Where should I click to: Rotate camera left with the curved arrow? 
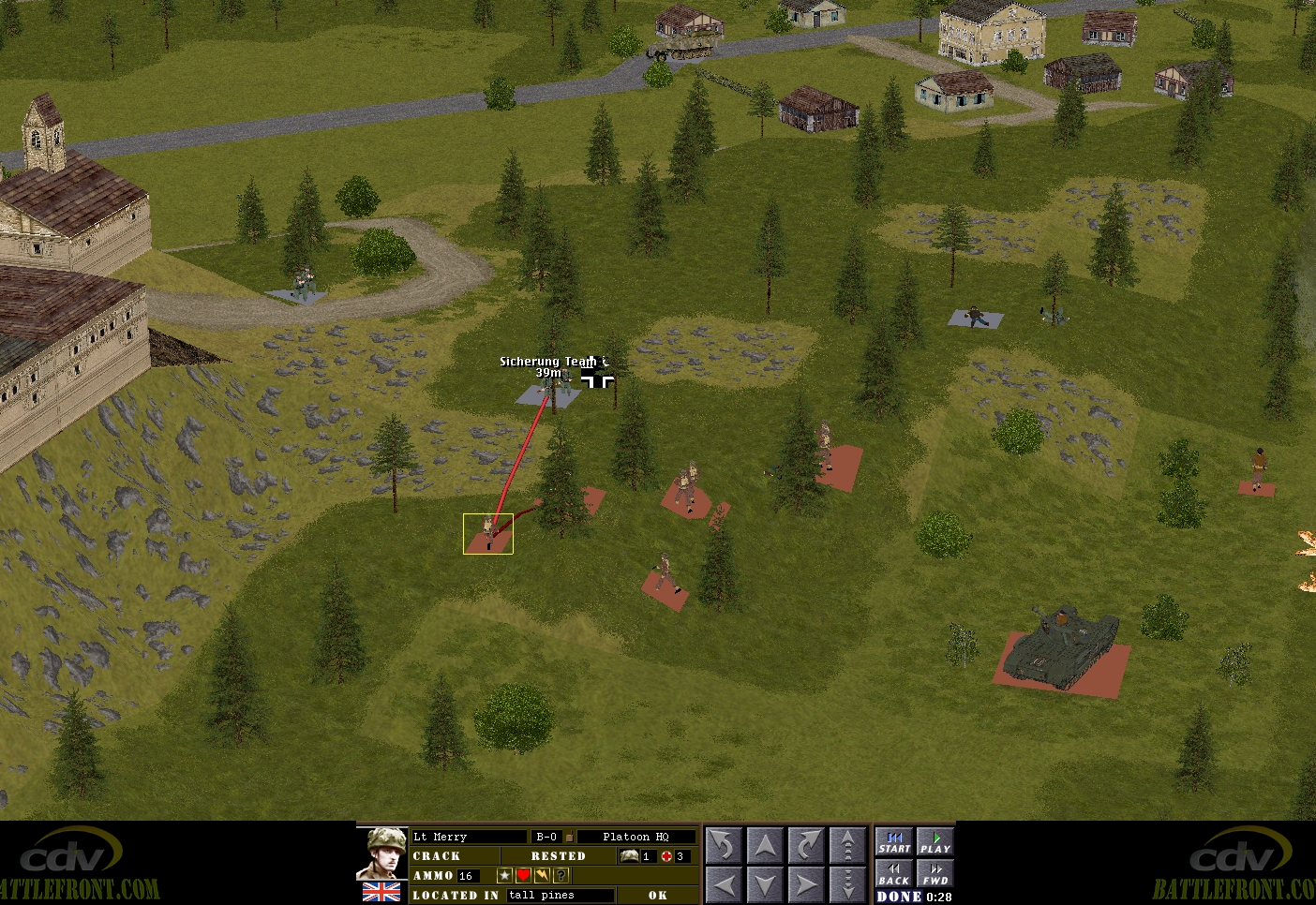pos(724,845)
